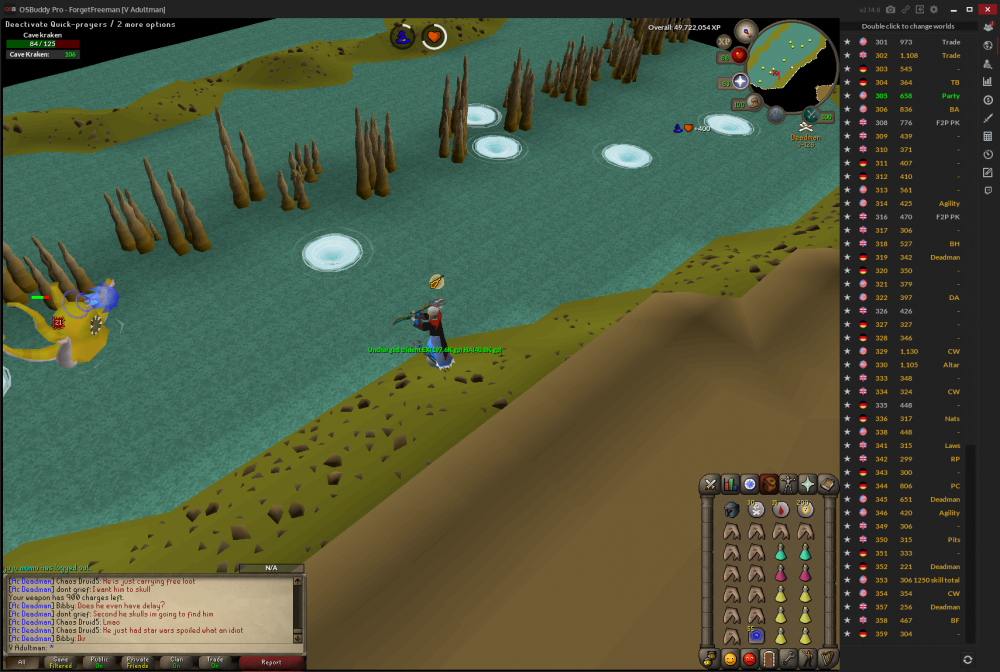Switch to the Skills stats tab
Viewport: 1000px width, 672px height.
pyautogui.click(x=730, y=484)
